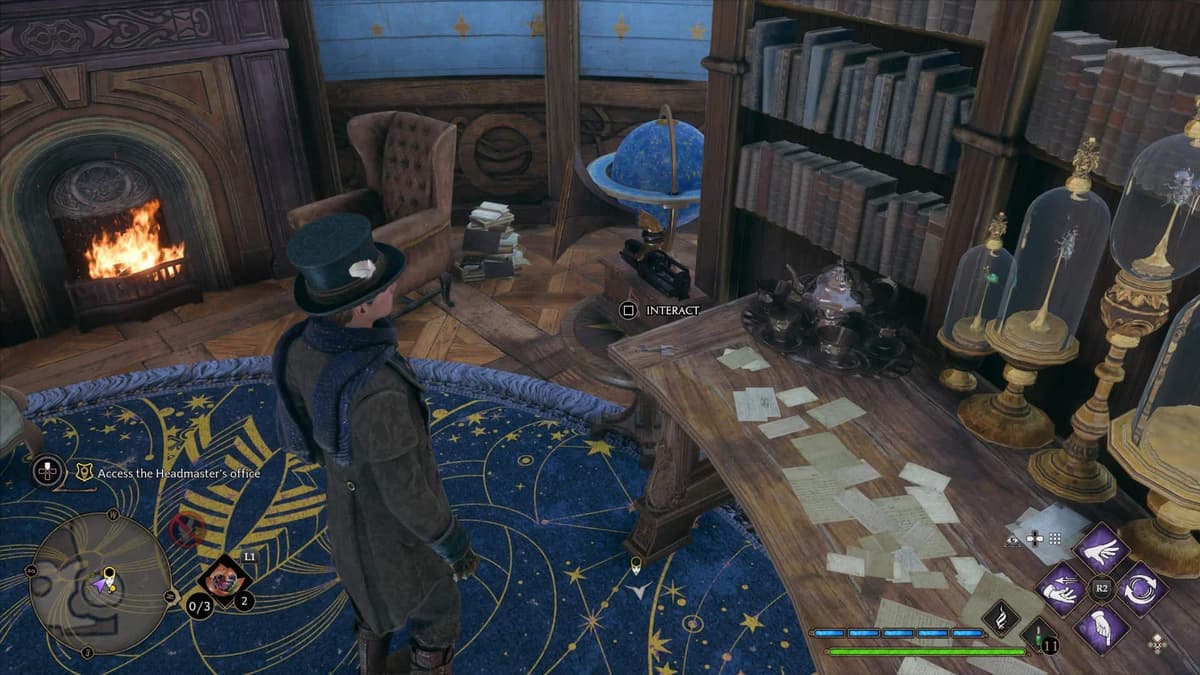Activate the circular arrows transformation spell
The width and height of the screenshot is (1200, 675).
[1142, 589]
